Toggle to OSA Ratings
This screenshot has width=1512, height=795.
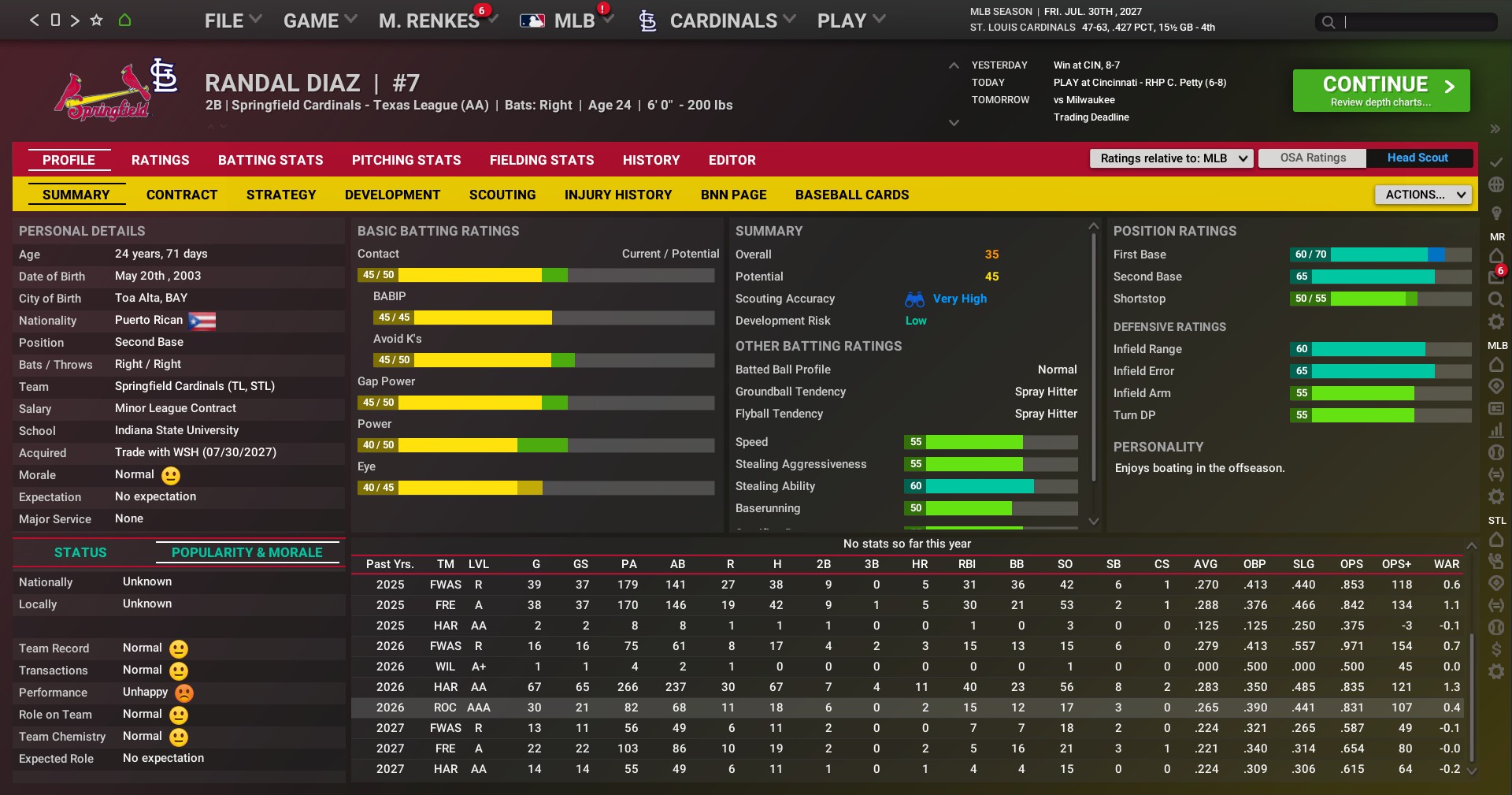tap(1312, 158)
